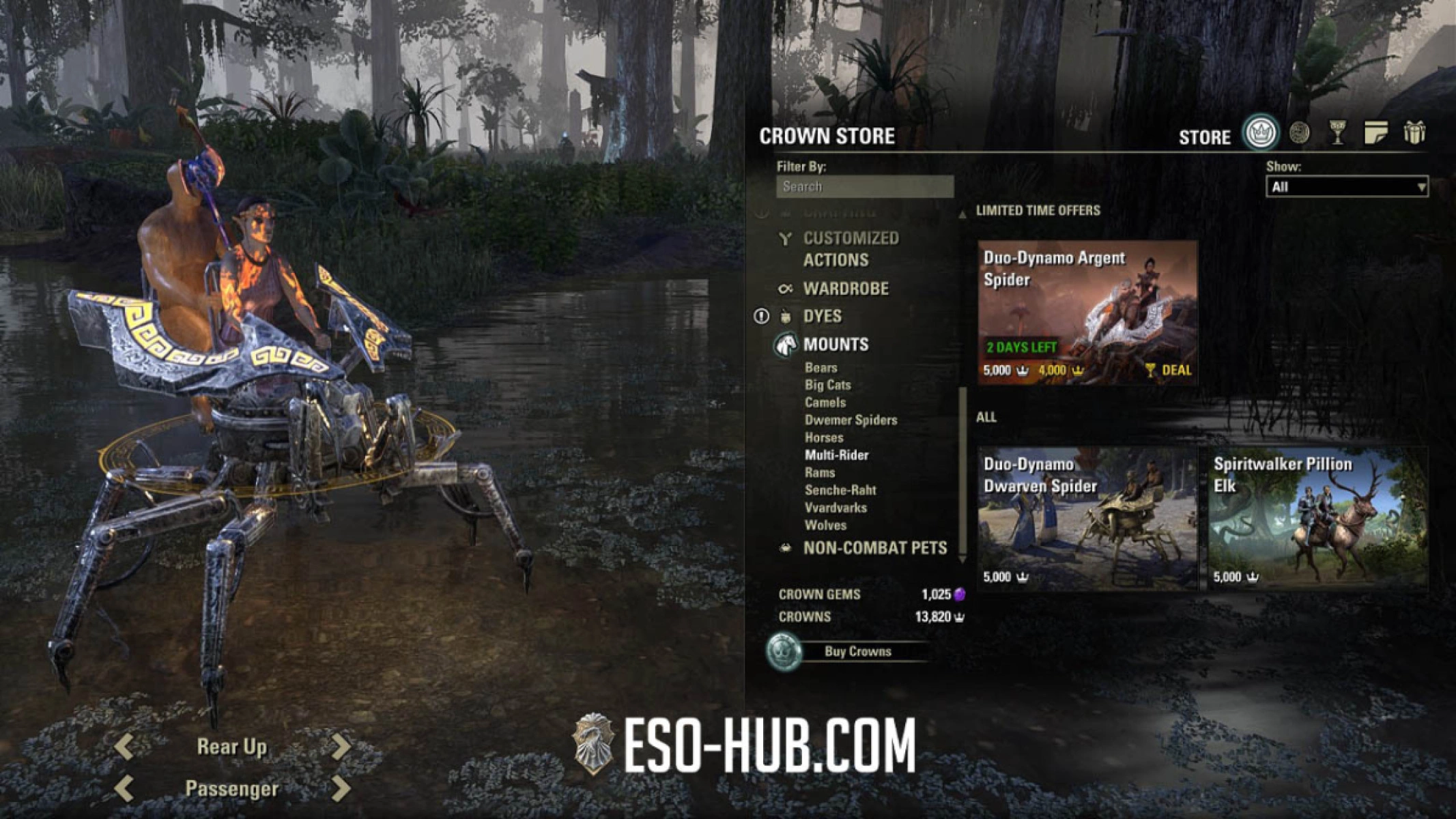Open the Wardrobe category
The width and height of the screenshot is (1456, 819).
point(846,289)
